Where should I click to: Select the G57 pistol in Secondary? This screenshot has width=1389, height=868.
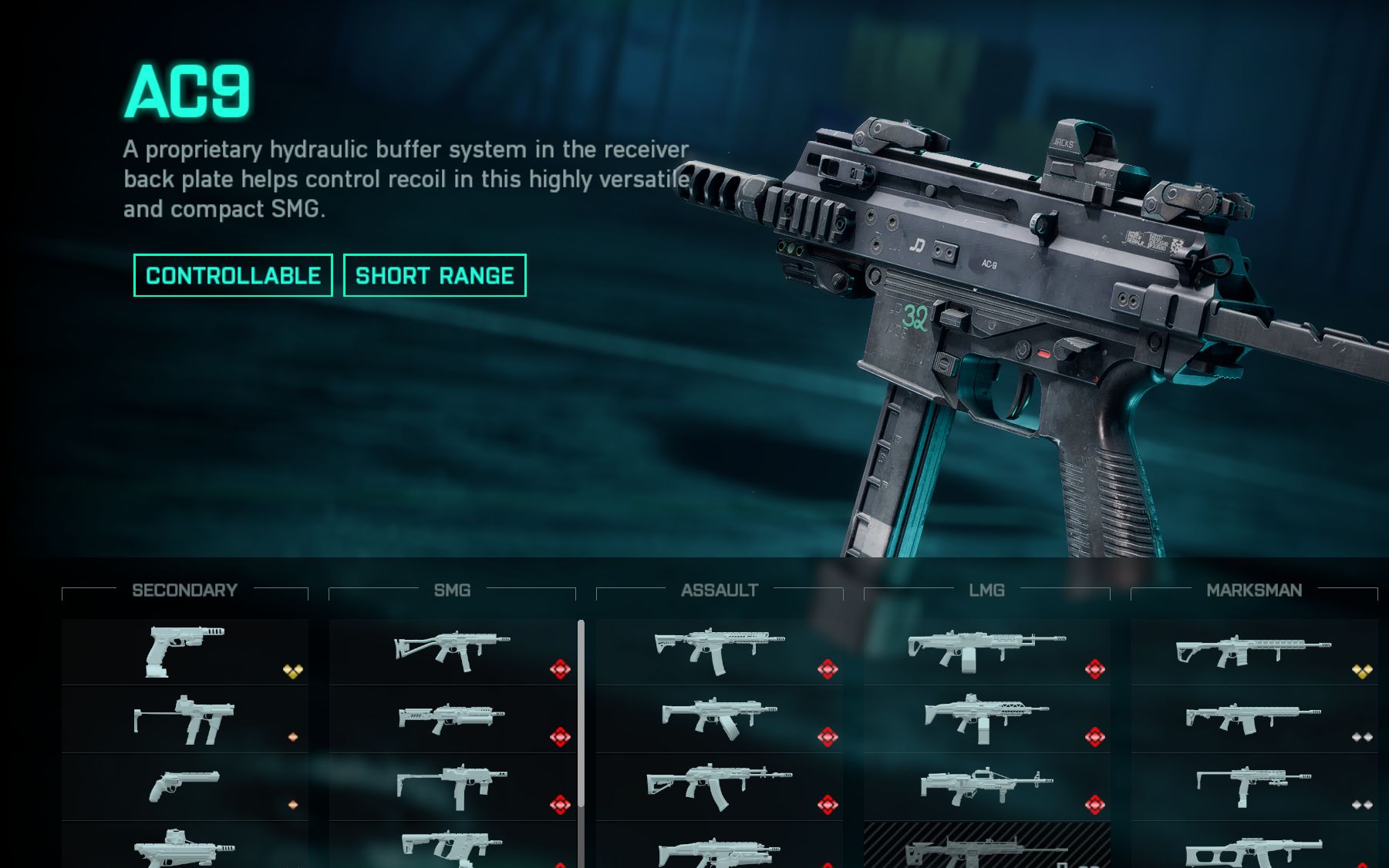click(184, 651)
